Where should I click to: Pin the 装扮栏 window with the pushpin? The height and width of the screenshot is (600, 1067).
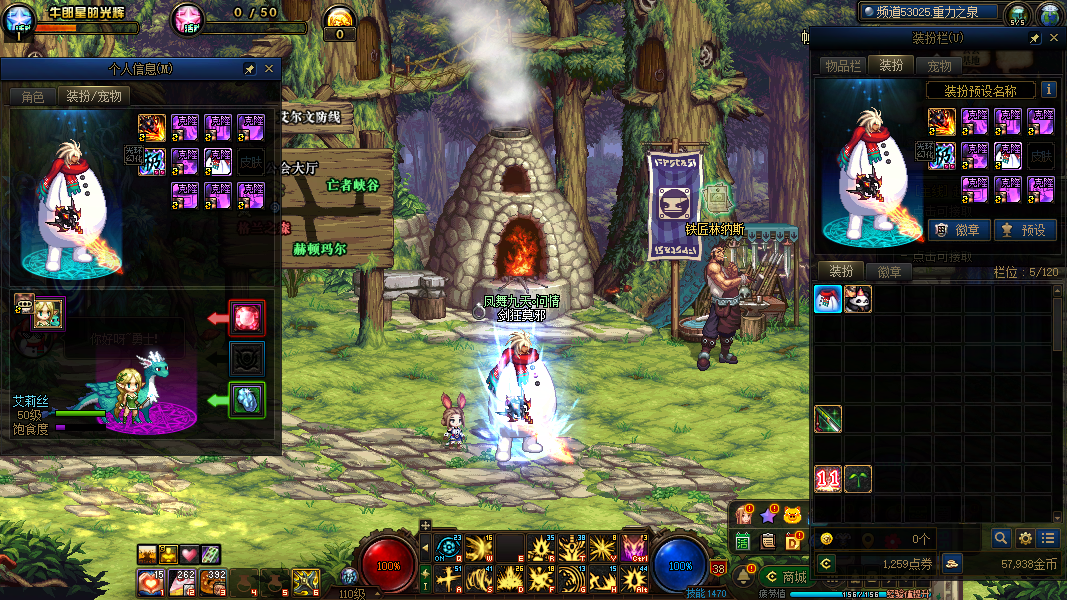tap(1035, 38)
